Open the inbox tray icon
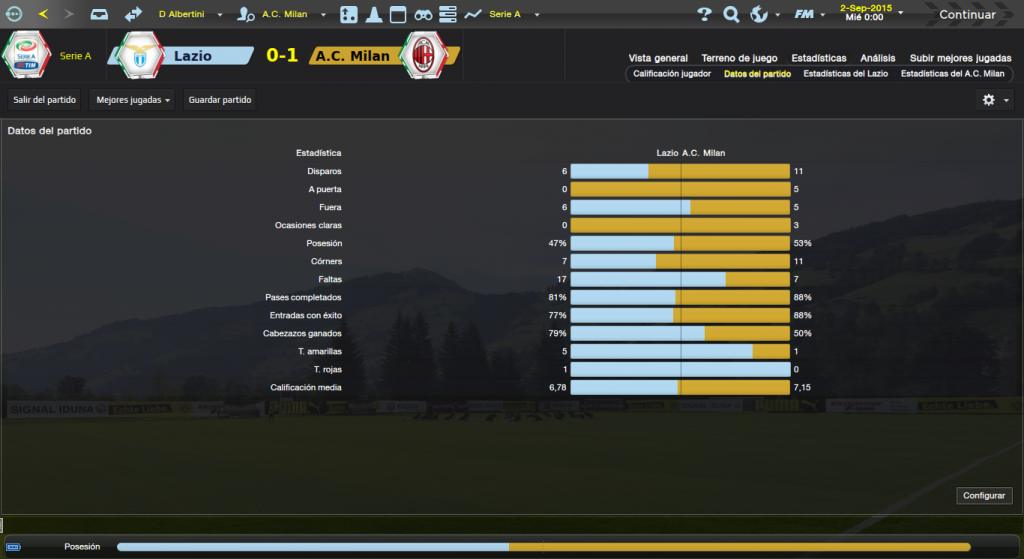The width and height of the screenshot is (1024, 559). point(99,15)
